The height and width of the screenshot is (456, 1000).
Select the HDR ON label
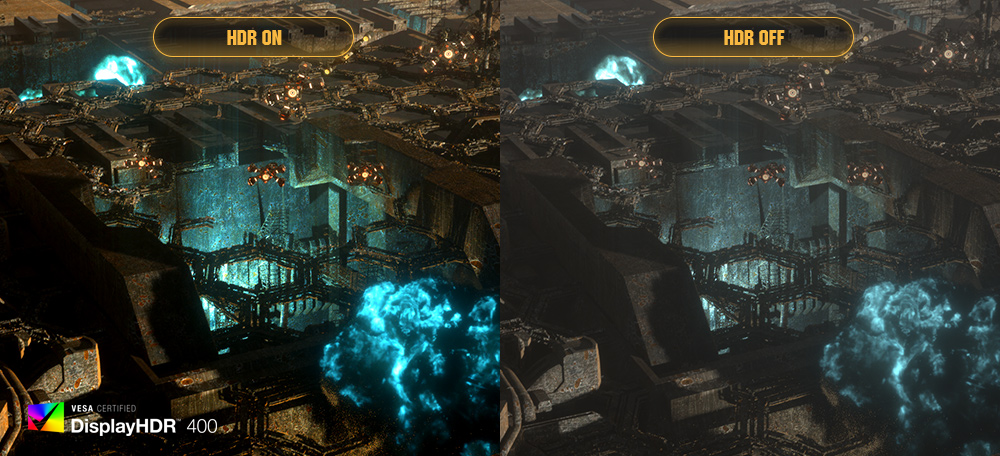point(253,38)
